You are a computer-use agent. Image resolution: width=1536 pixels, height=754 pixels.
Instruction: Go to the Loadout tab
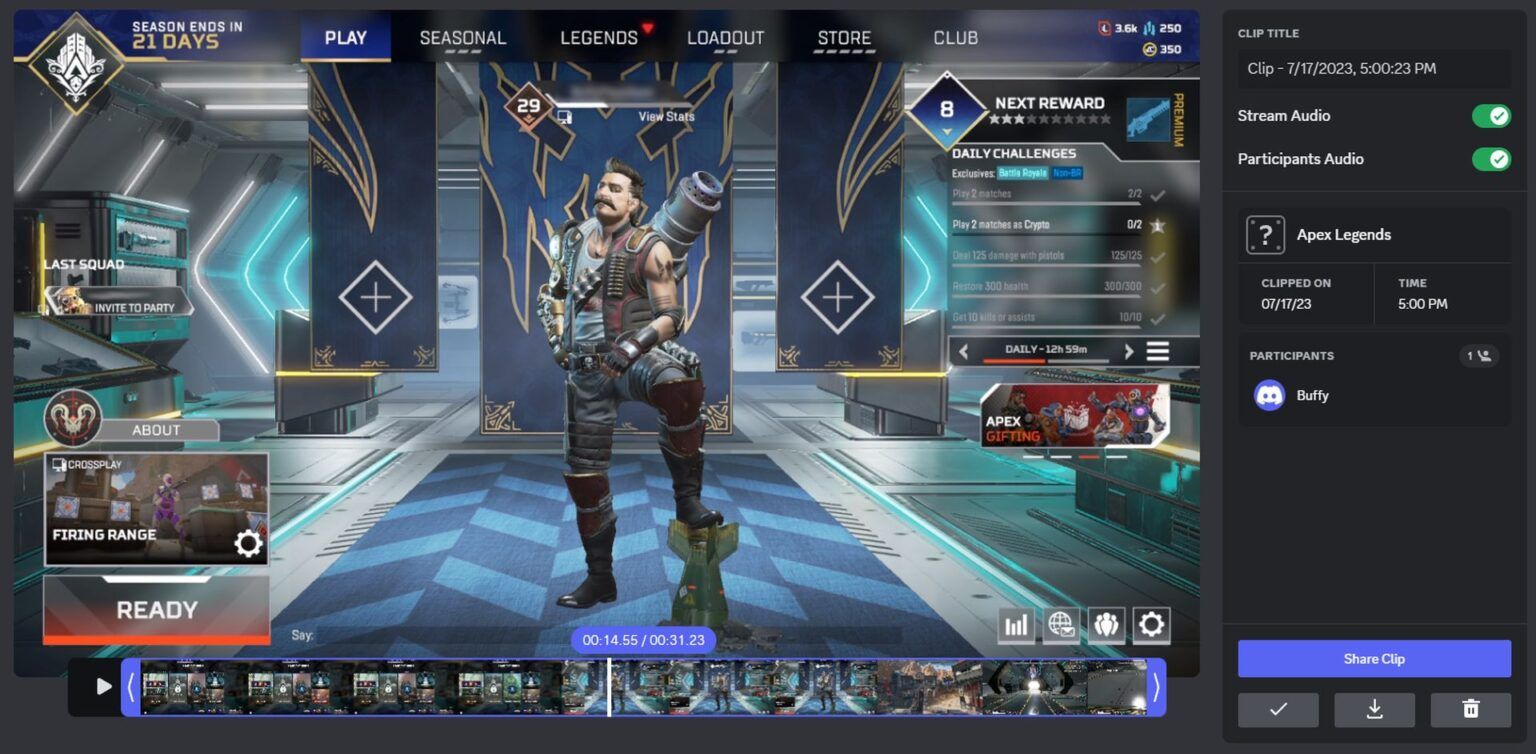click(725, 38)
